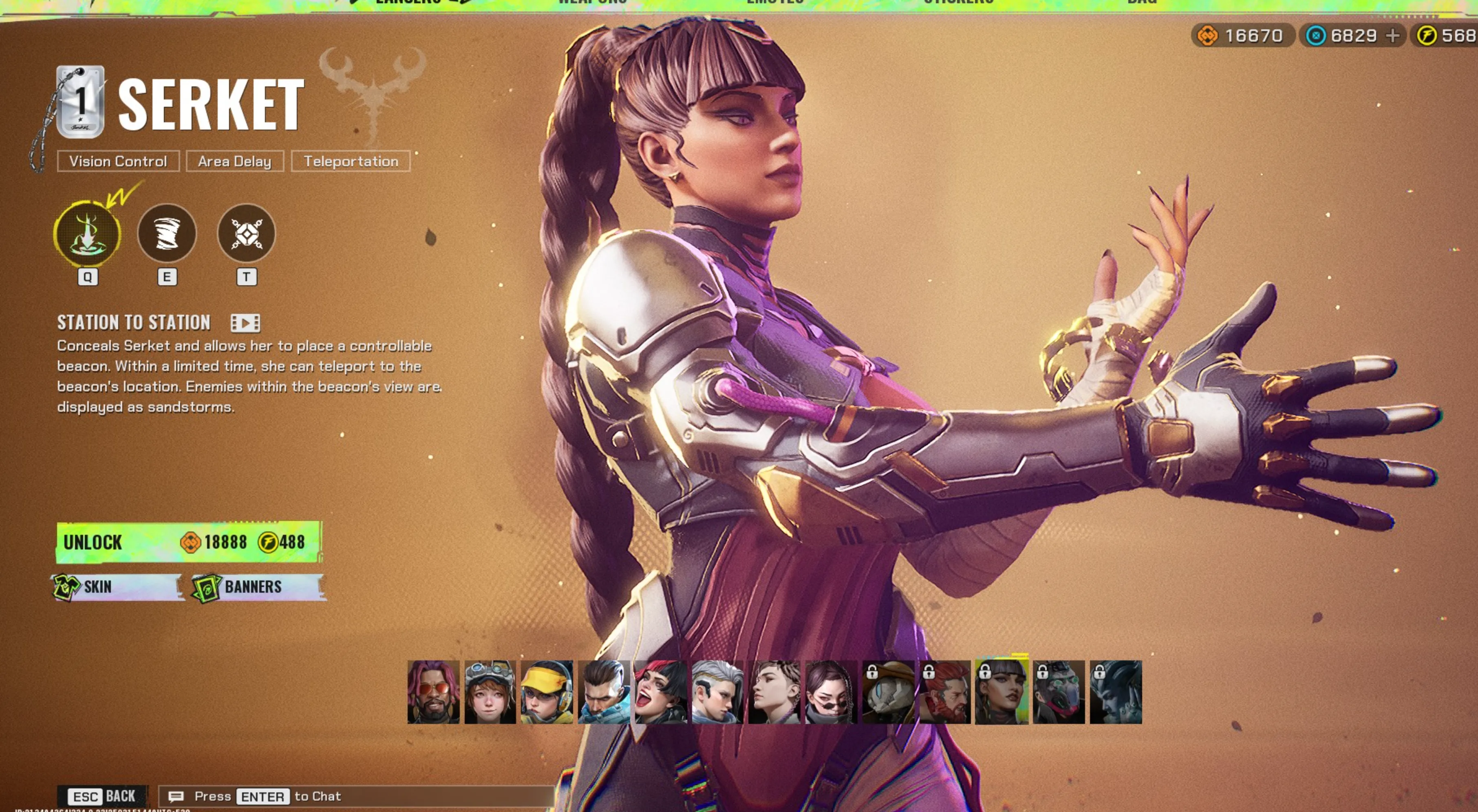The image size is (1478, 812).
Task: Select the locked cowboy-hat robot lancer
Action: coord(888,692)
